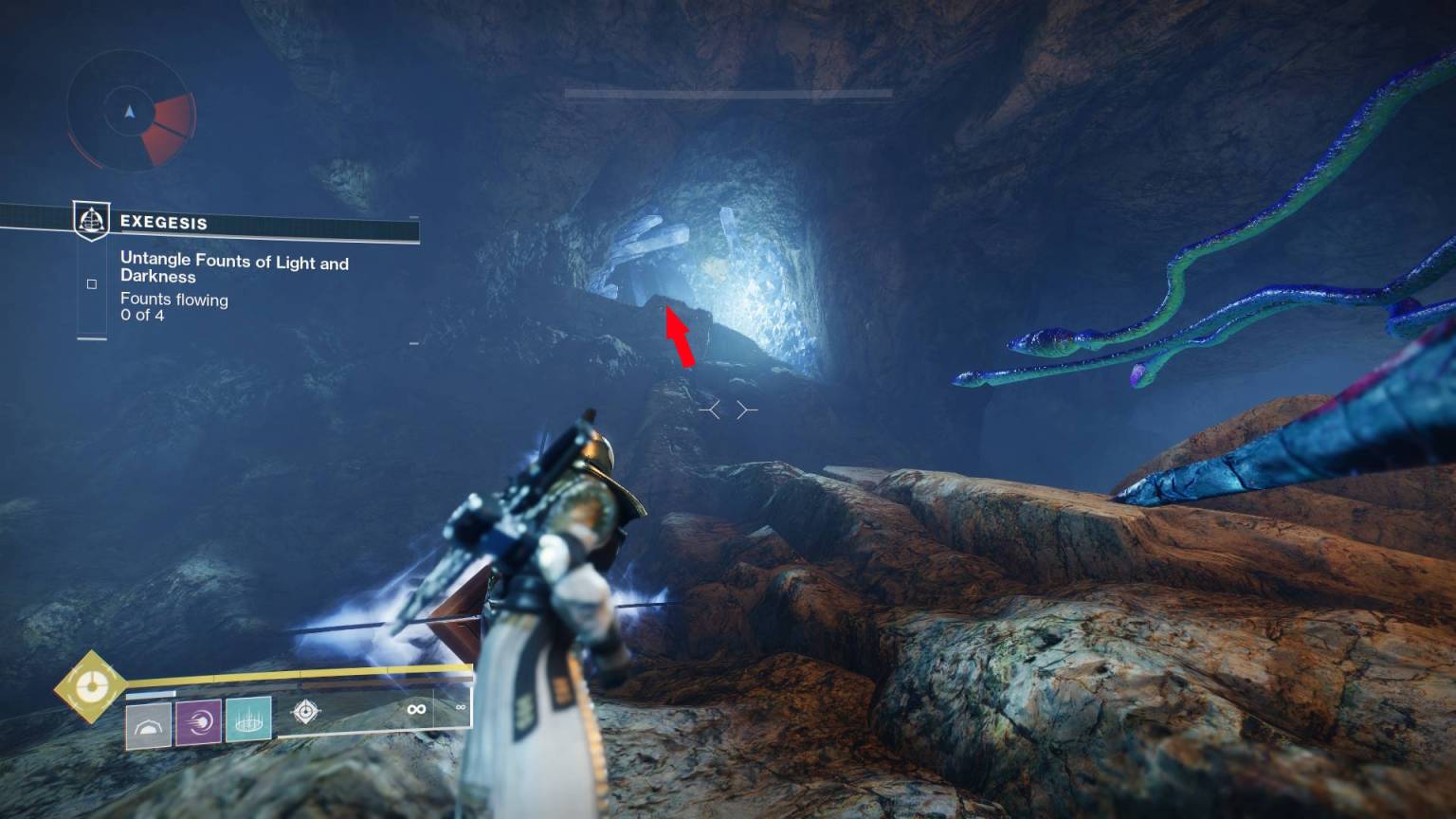Toggle the Untangle Founts objective checkbox
This screenshot has height=819, width=1456.
click(92, 282)
